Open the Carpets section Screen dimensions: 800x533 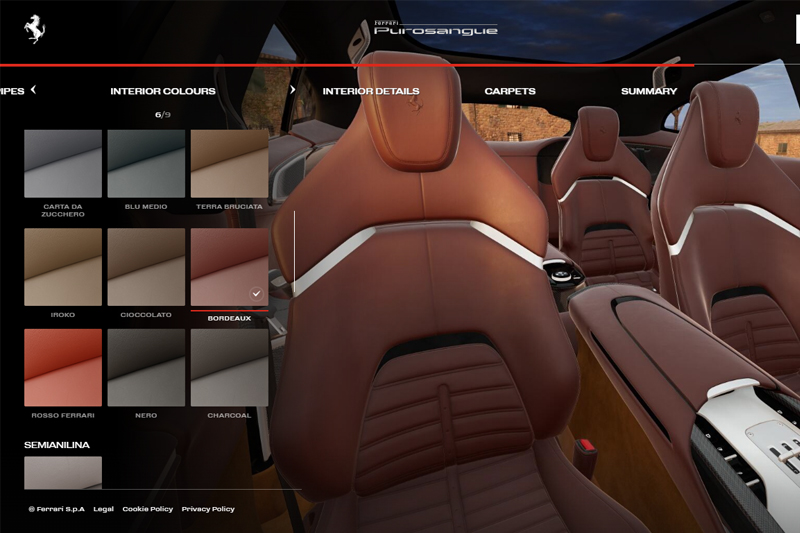tap(510, 91)
